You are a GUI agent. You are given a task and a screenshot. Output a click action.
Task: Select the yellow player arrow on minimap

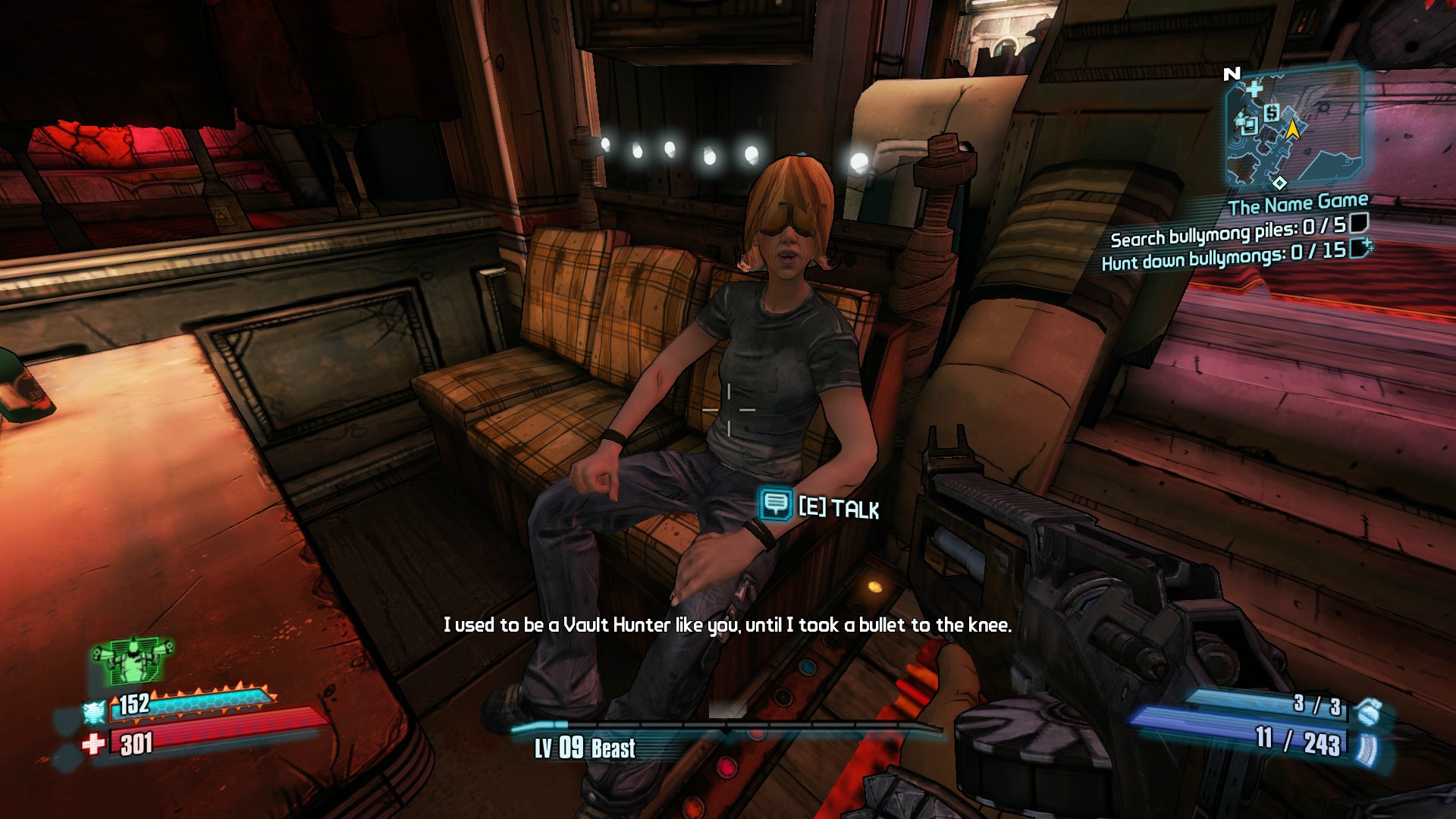click(1292, 130)
